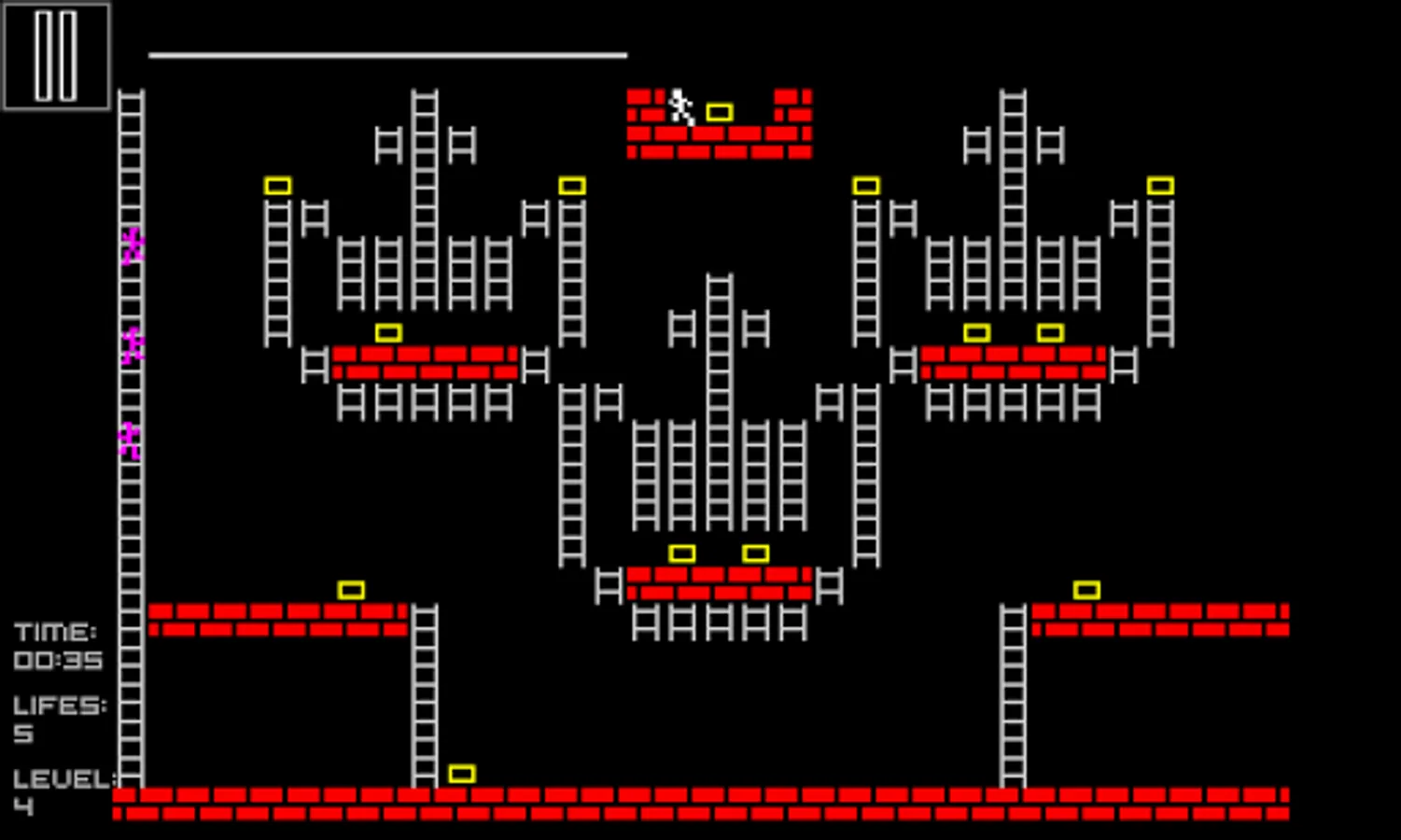This screenshot has height=840, width=1401.
Task: Click the white player character
Action: point(679,105)
